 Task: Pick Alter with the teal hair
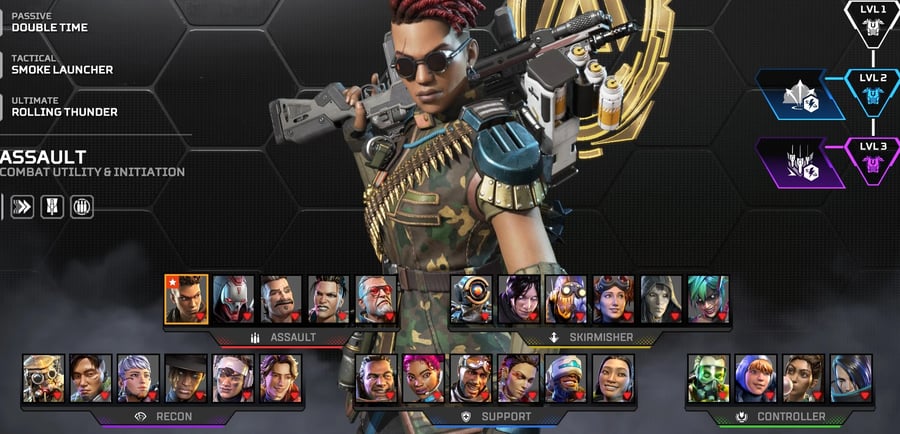tap(708, 299)
